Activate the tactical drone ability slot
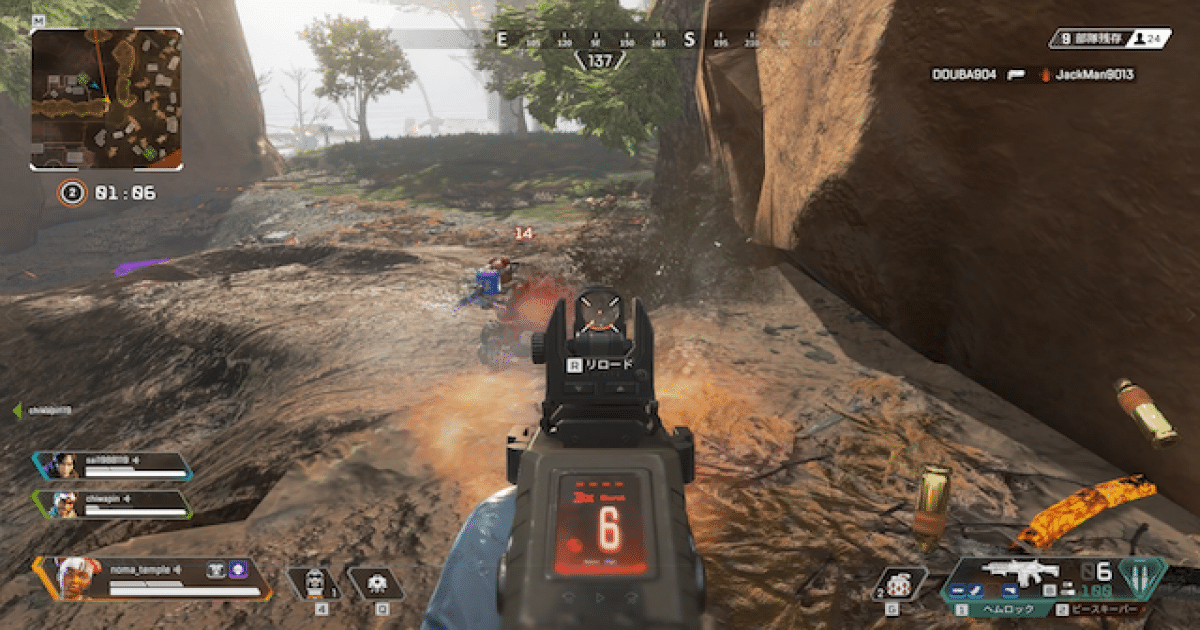The height and width of the screenshot is (630, 1200). [x=378, y=583]
